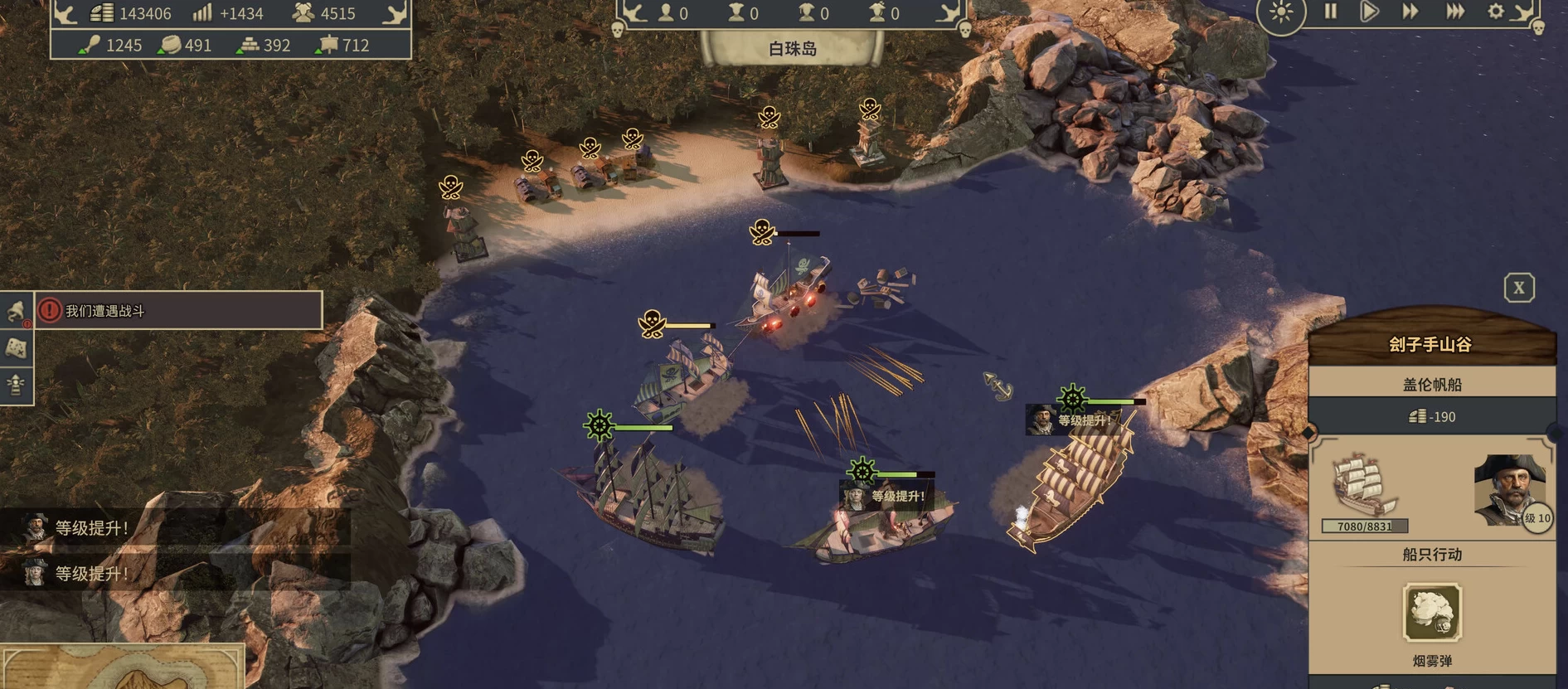This screenshot has height=689, width=1568.
Task: Select the level 10 captain portrait
Action: coord(1510,491)
